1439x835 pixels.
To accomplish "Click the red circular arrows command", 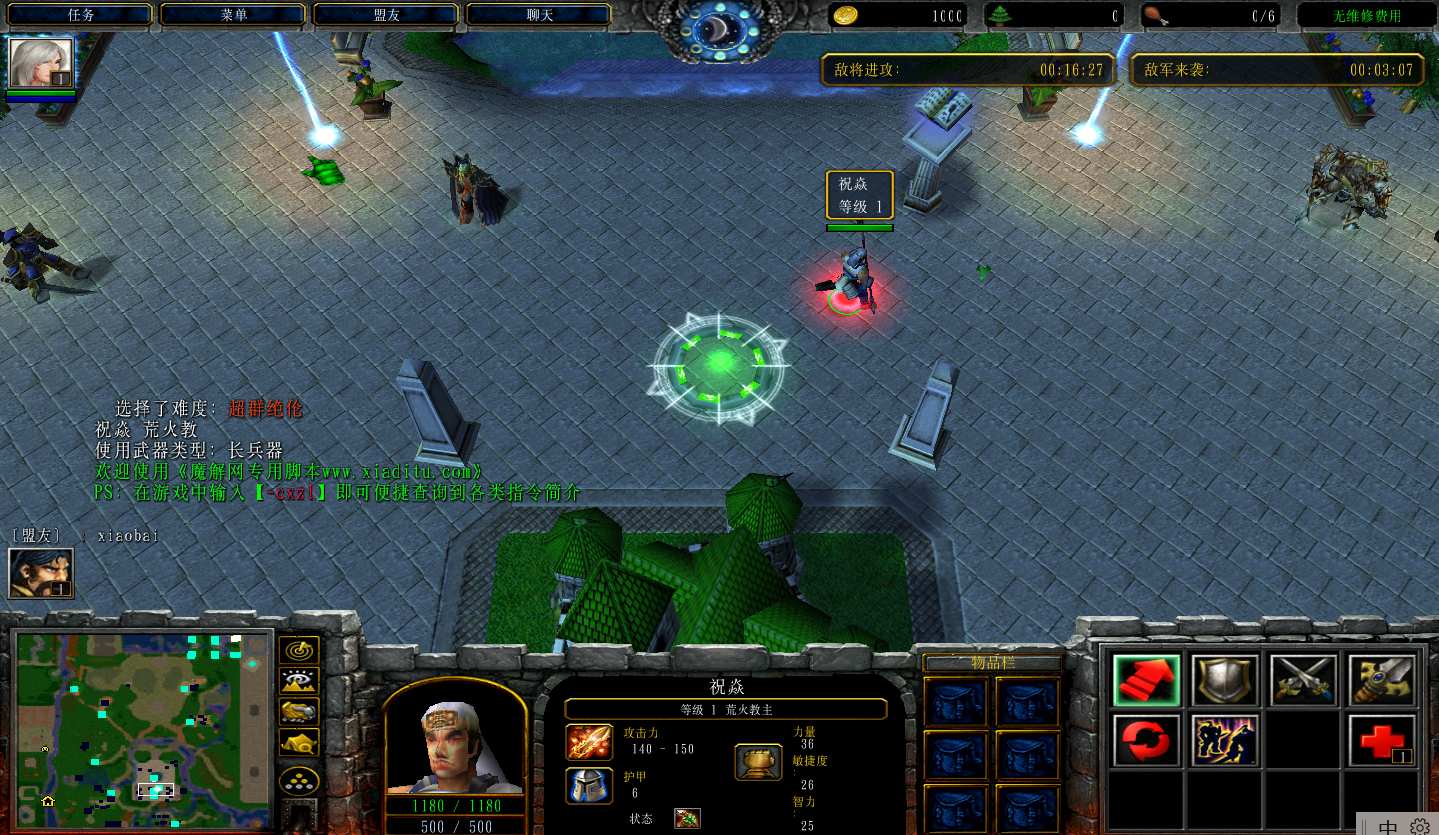I will click(1146, 740).
